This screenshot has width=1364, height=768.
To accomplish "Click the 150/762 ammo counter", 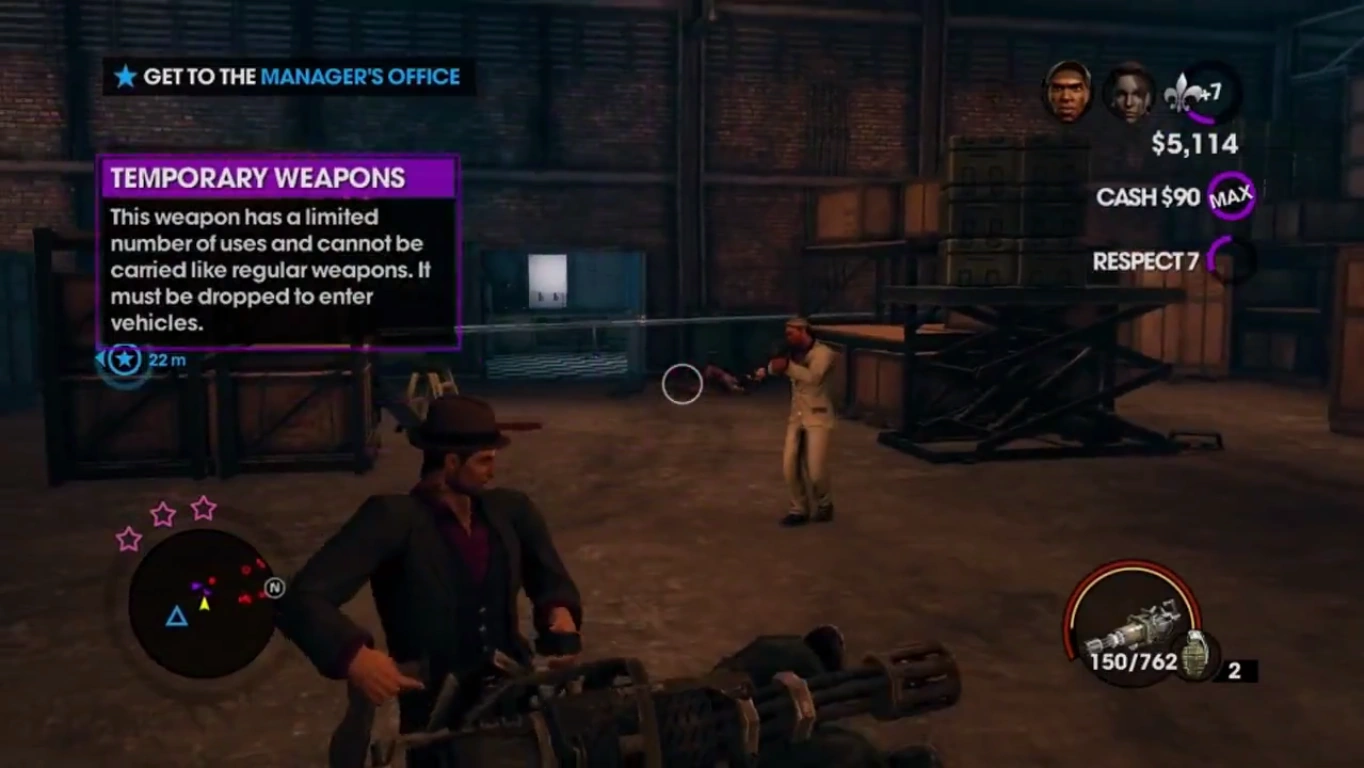I will click(x=1135, y=661).
